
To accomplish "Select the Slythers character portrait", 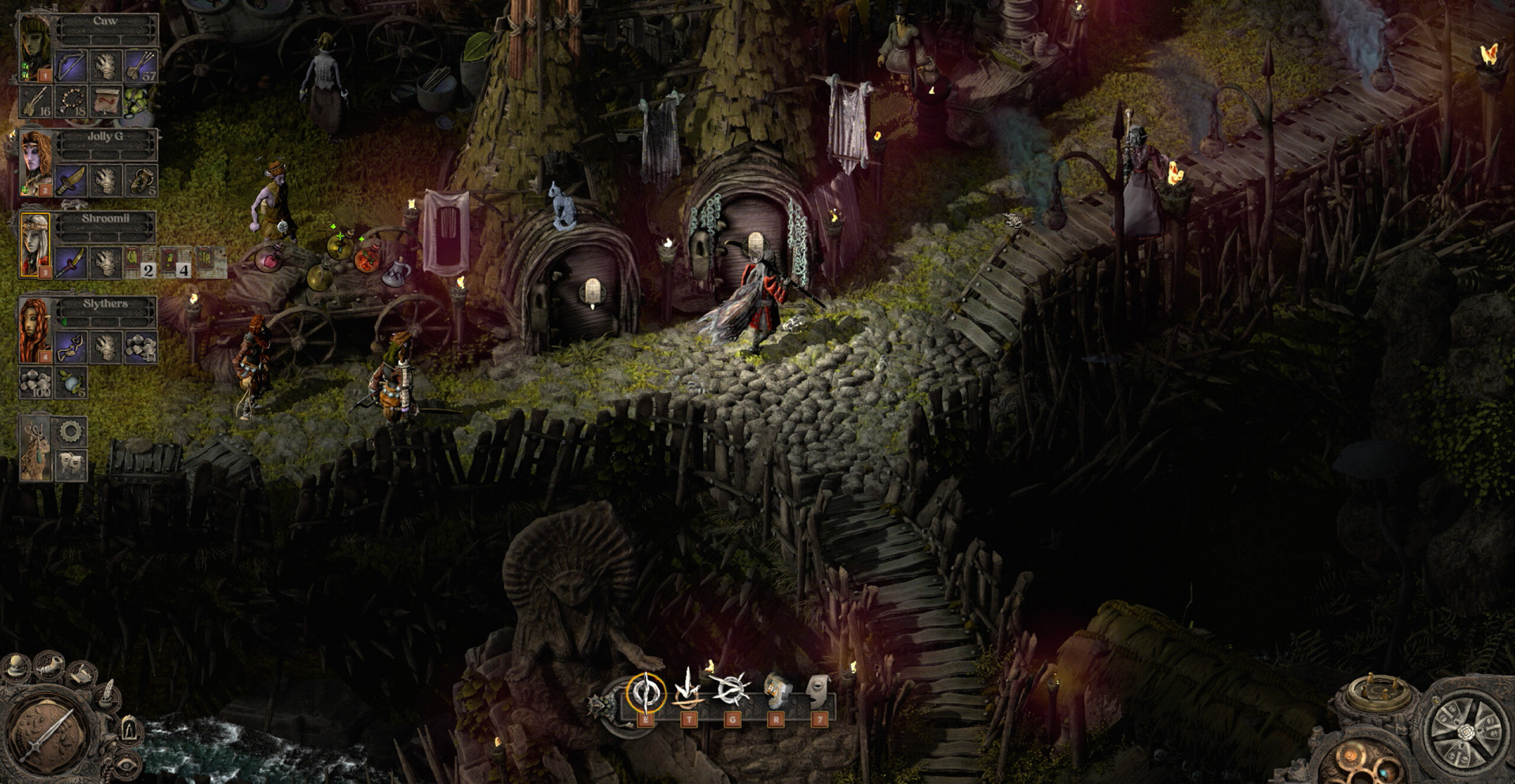I will point(35,330).
